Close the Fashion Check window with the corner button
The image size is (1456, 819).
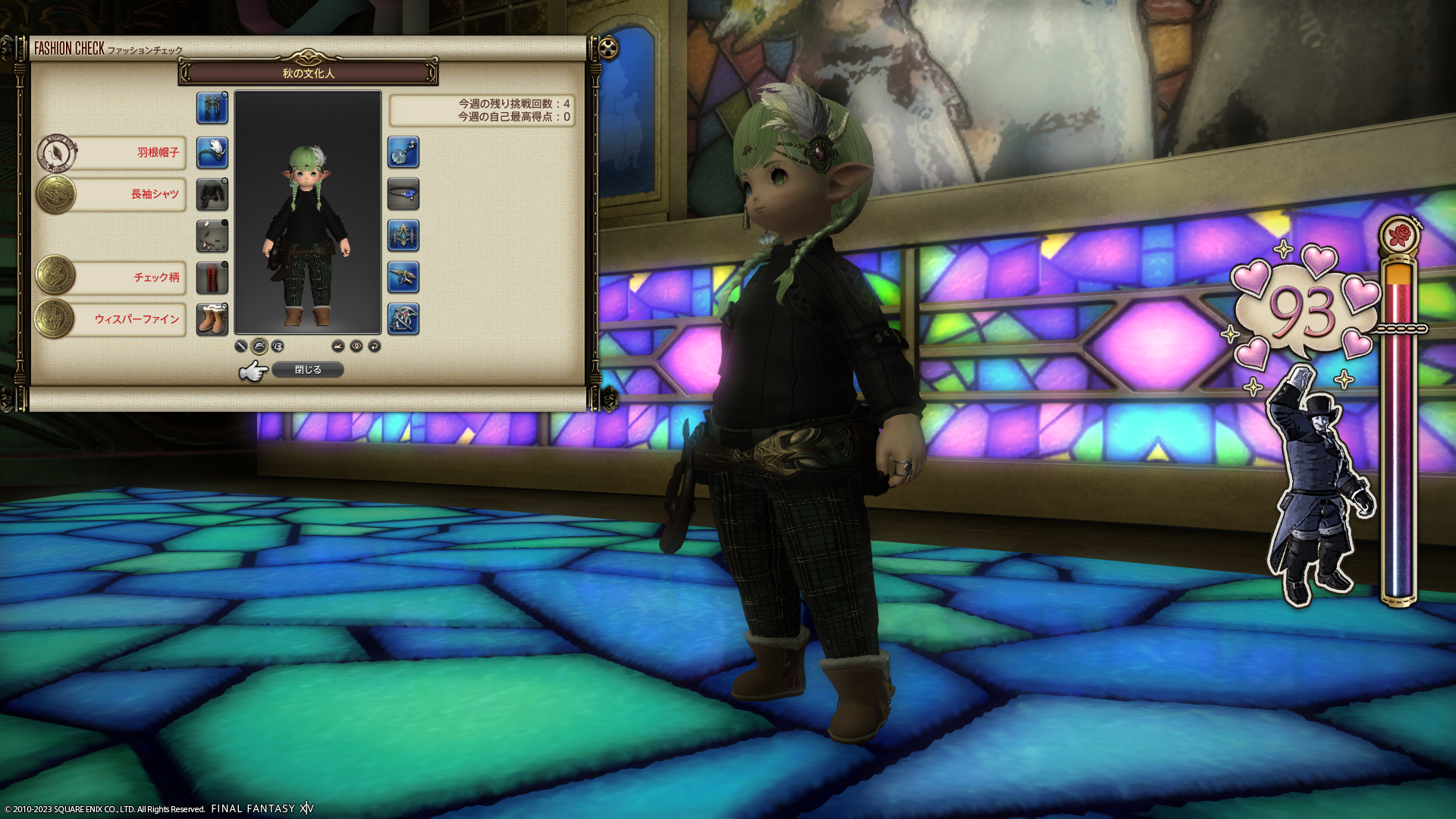pos(607,49)
